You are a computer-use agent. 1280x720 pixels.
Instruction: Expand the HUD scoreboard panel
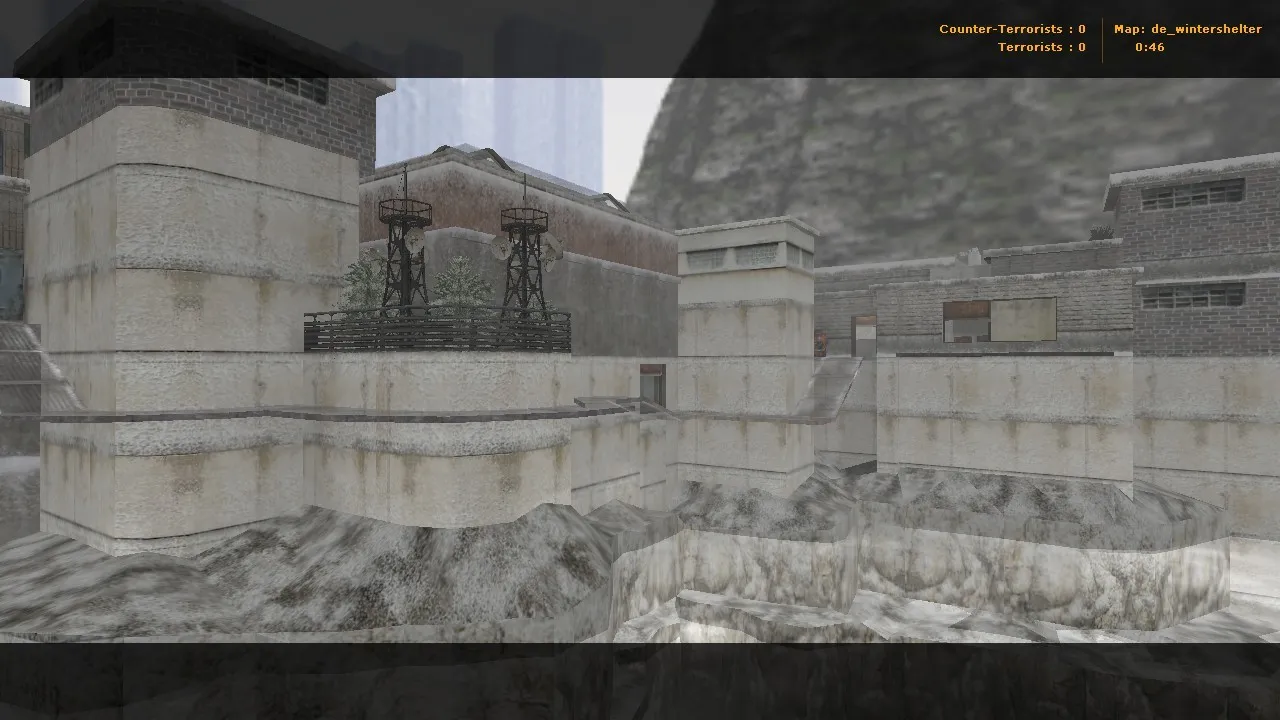1100,38
